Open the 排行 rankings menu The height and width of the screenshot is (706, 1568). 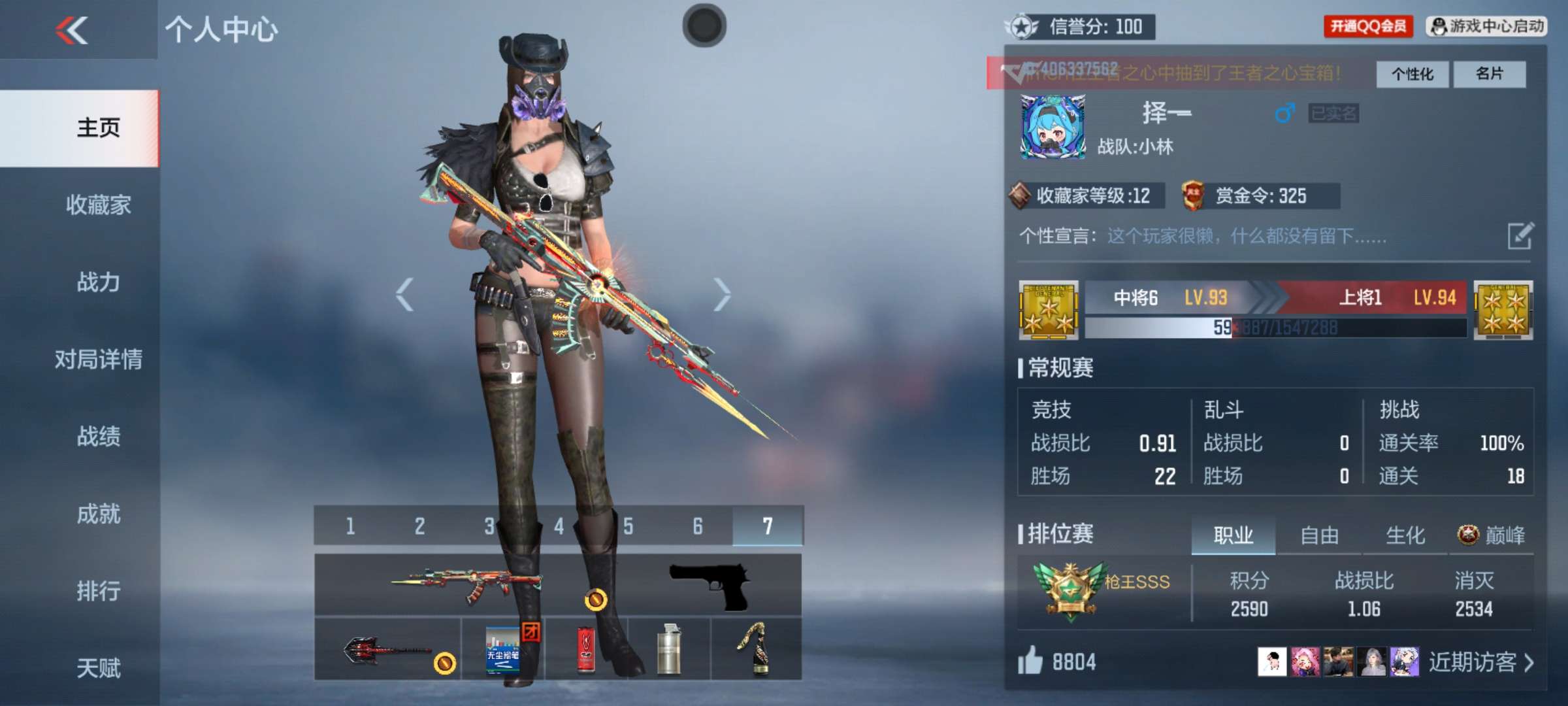pyautogui.click(x=98, y=592)
